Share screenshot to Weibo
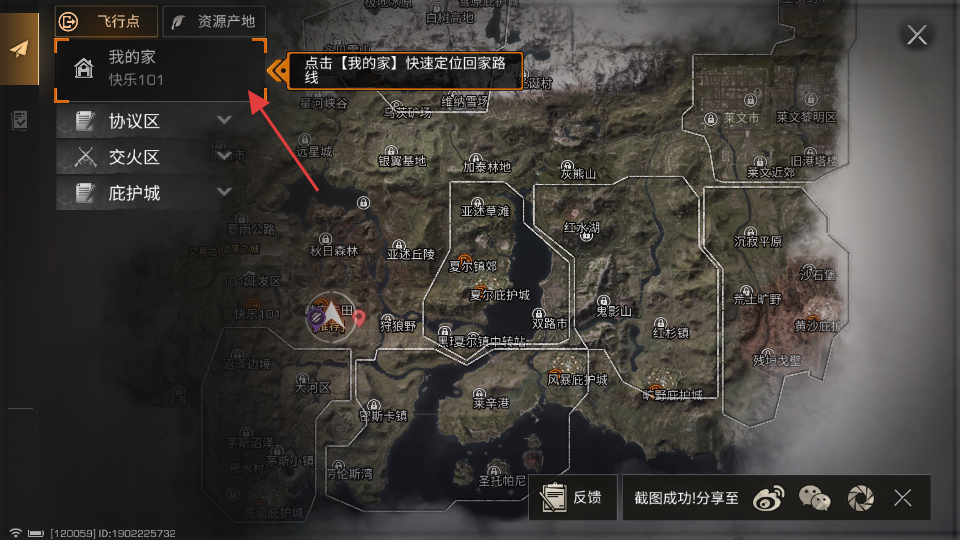This screenshot has height=540, width=960. coord(768,497)
